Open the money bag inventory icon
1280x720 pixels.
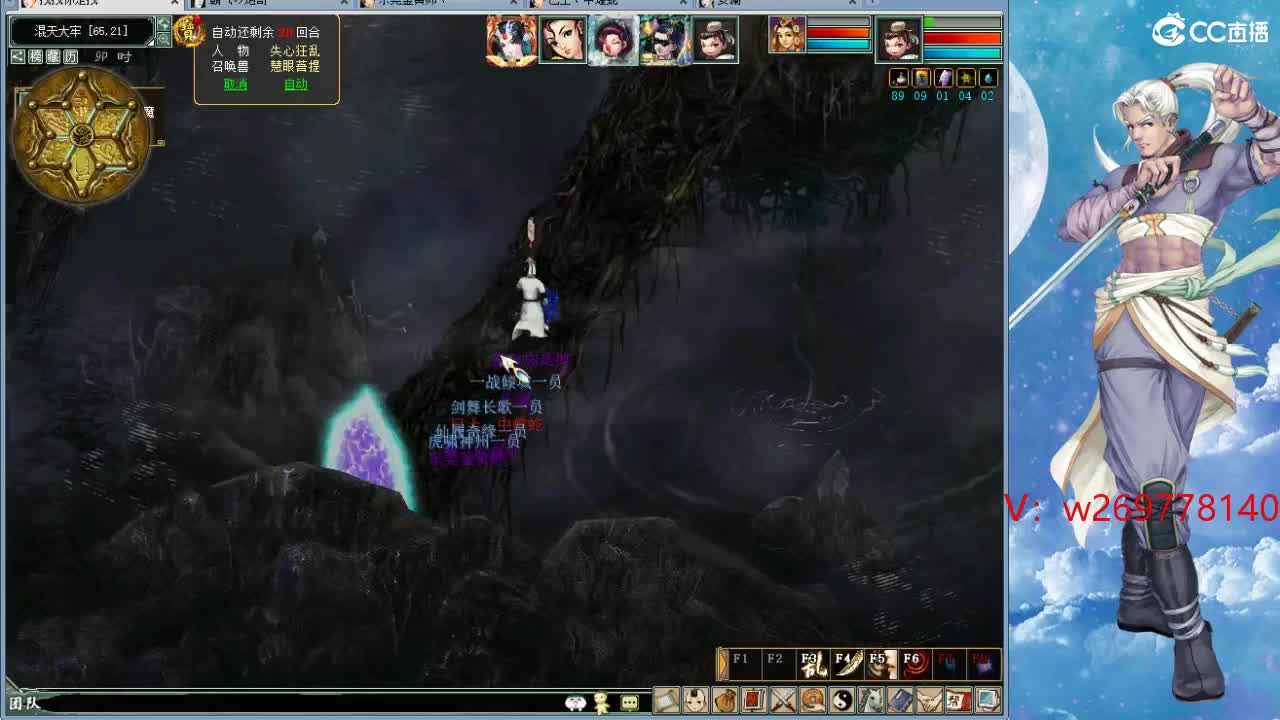(x=726, y=701)
